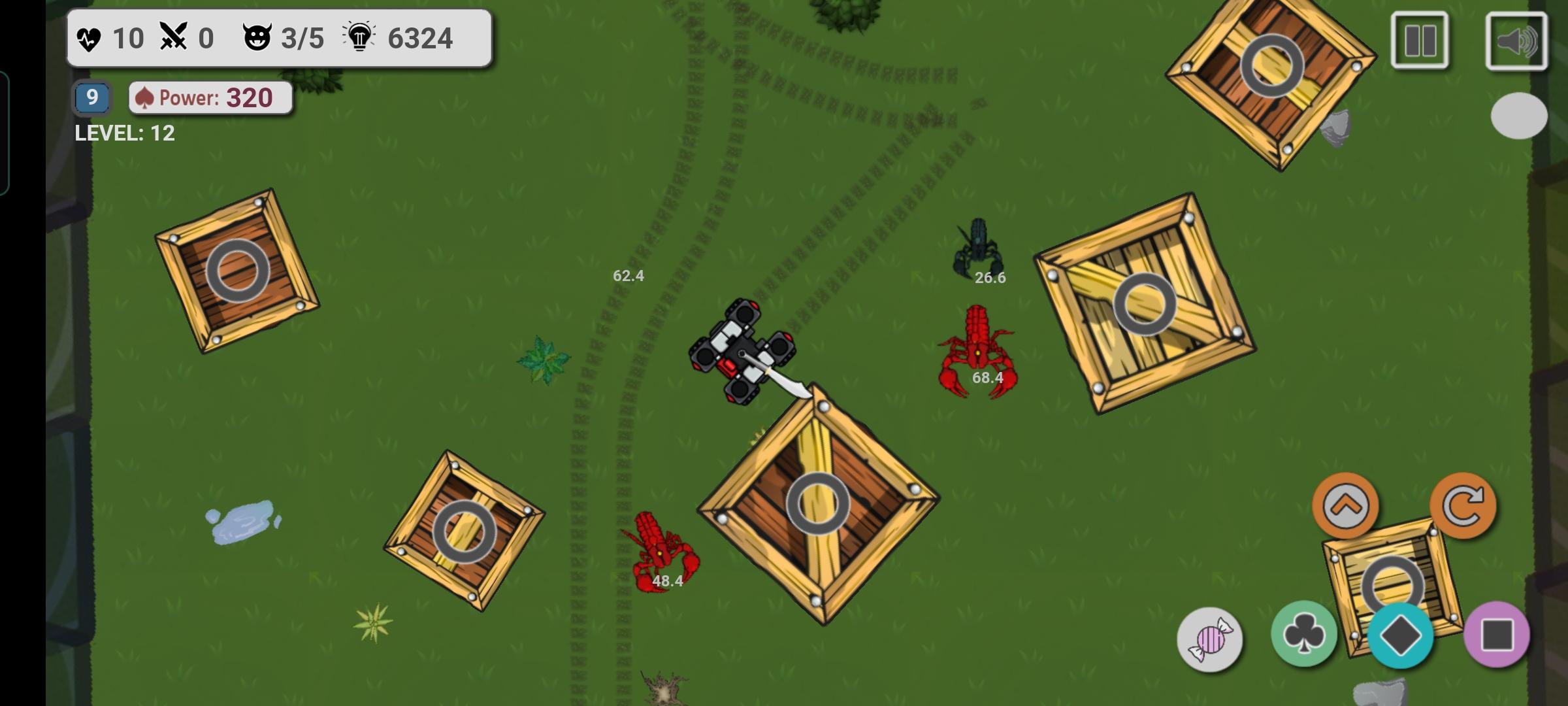The height and width of the screenshot is (706, 1568).
Task: Click the Power: 320 stat panel
Action: click(x=209, y=97)
